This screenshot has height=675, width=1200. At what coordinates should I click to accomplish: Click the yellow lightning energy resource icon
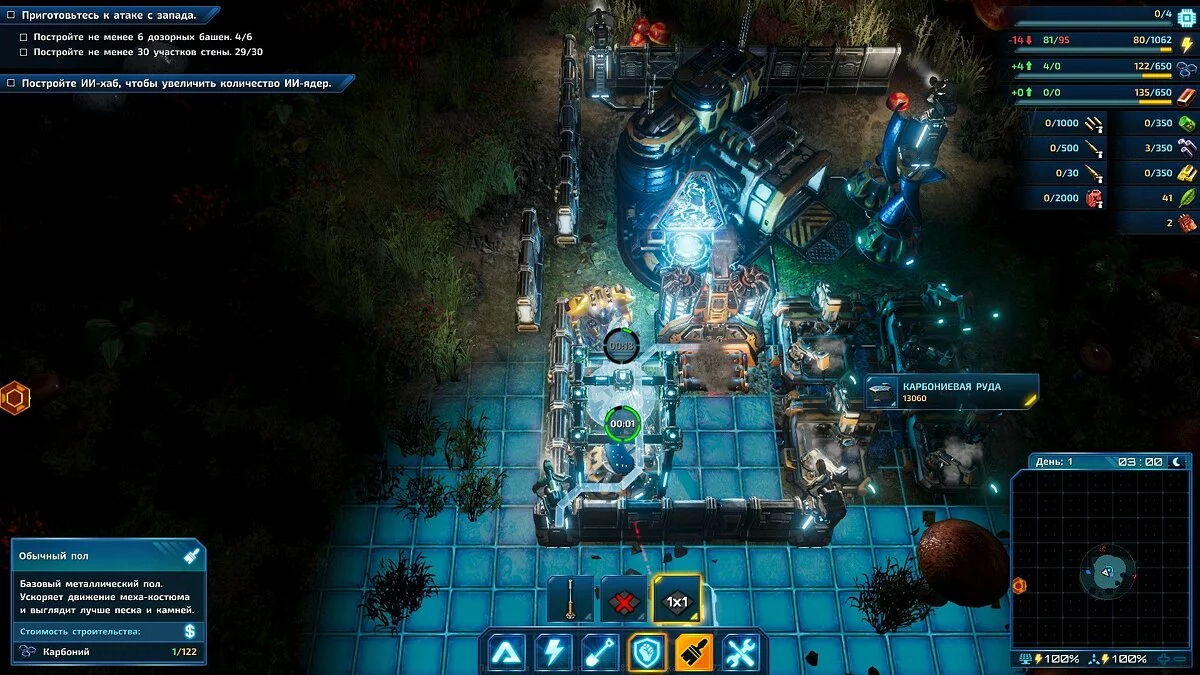coord(1187,43)
